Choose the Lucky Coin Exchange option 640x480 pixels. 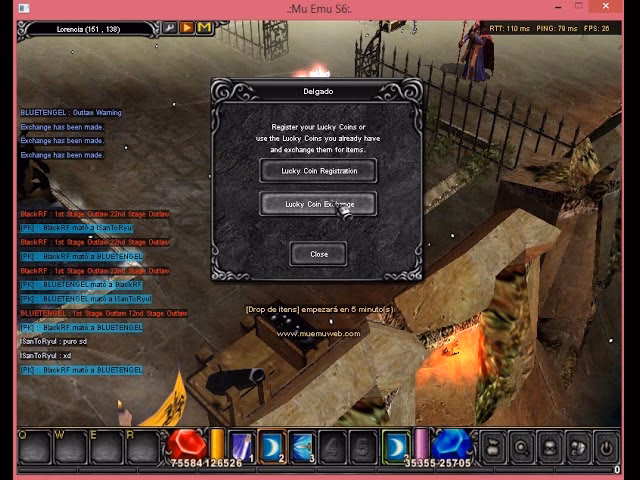tap(318, 204)
